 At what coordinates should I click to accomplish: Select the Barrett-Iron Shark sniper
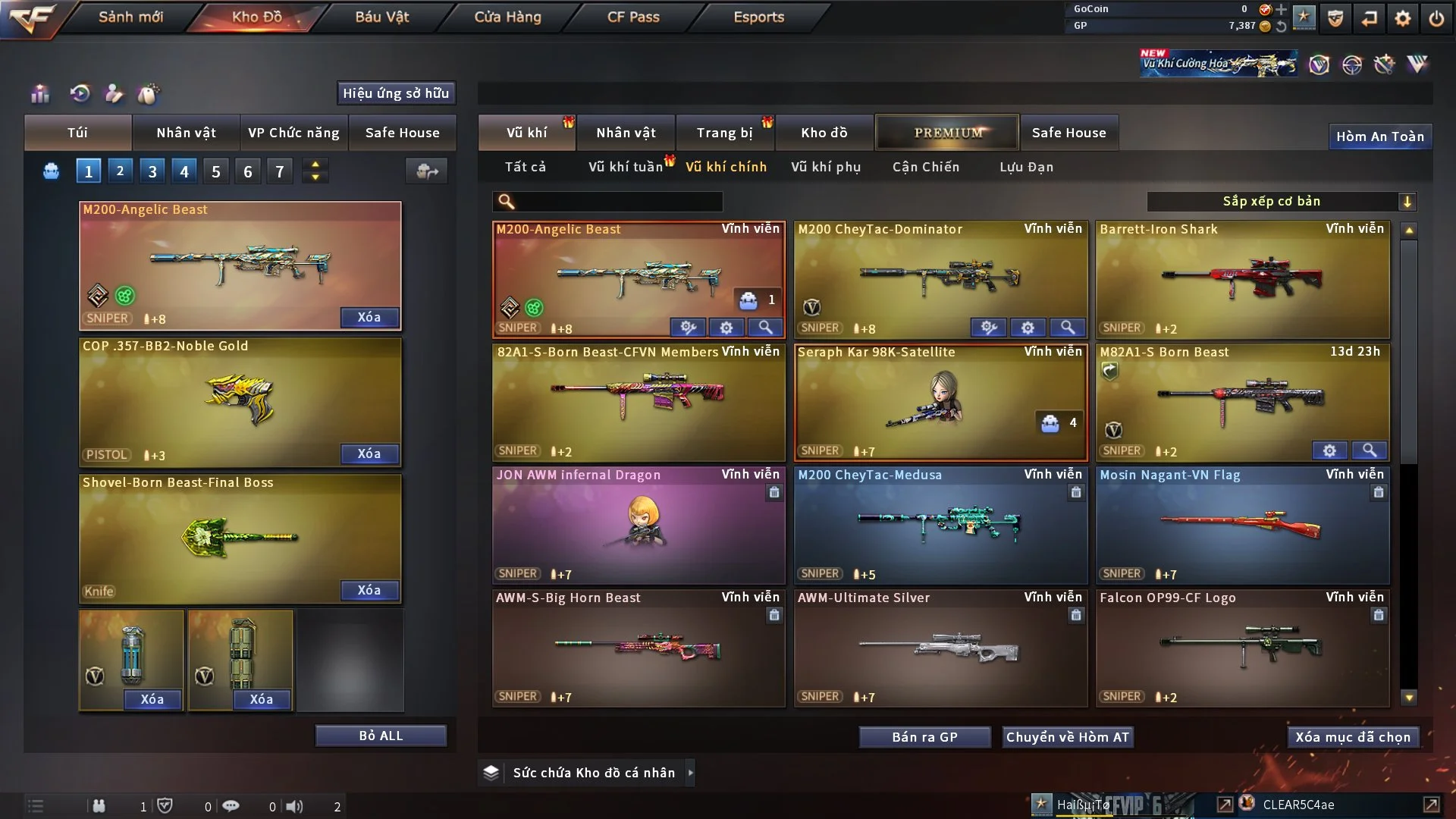pos(1242,279)
